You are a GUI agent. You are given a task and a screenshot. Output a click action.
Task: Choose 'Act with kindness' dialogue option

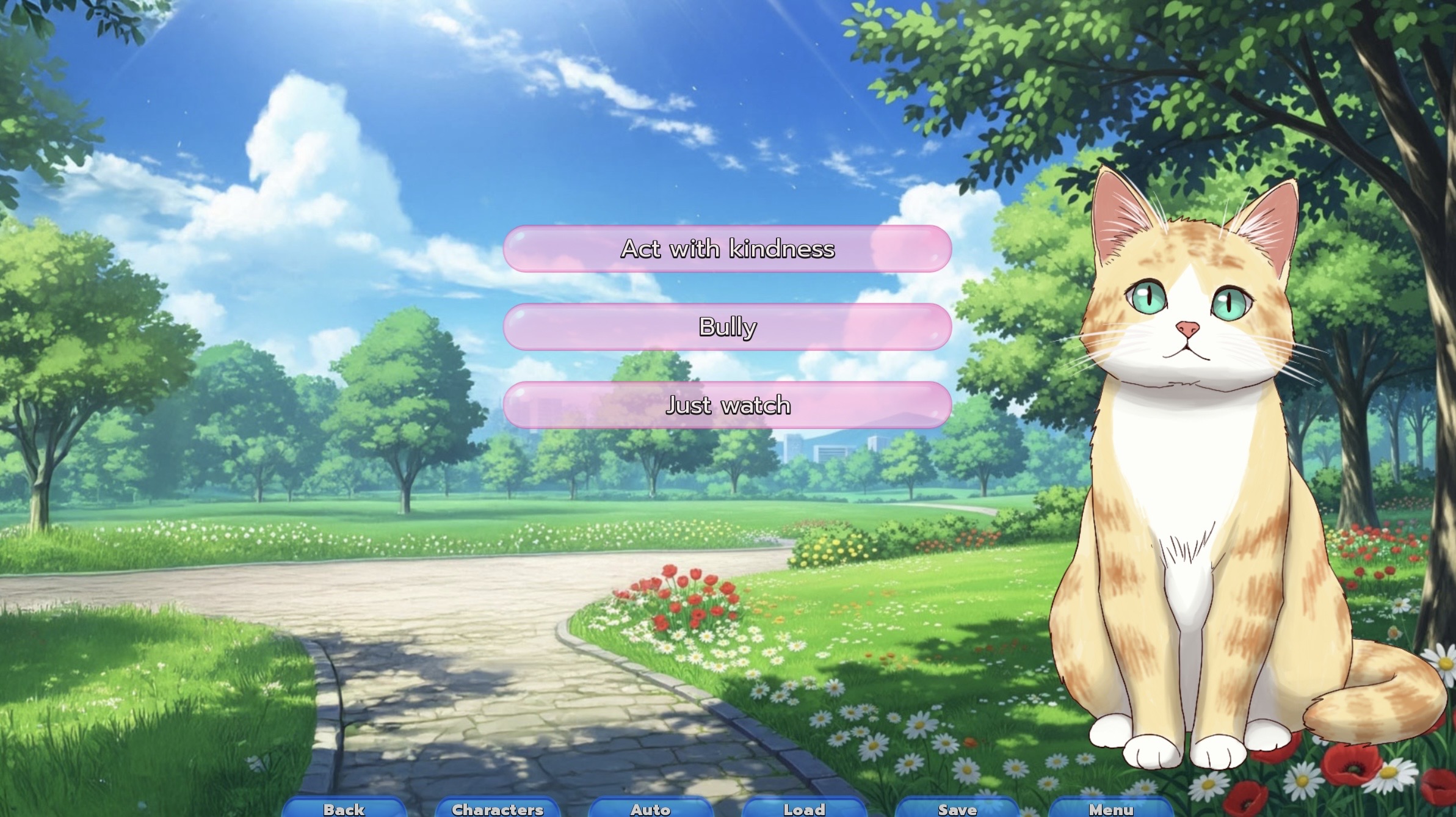click(x=726, y=249)
